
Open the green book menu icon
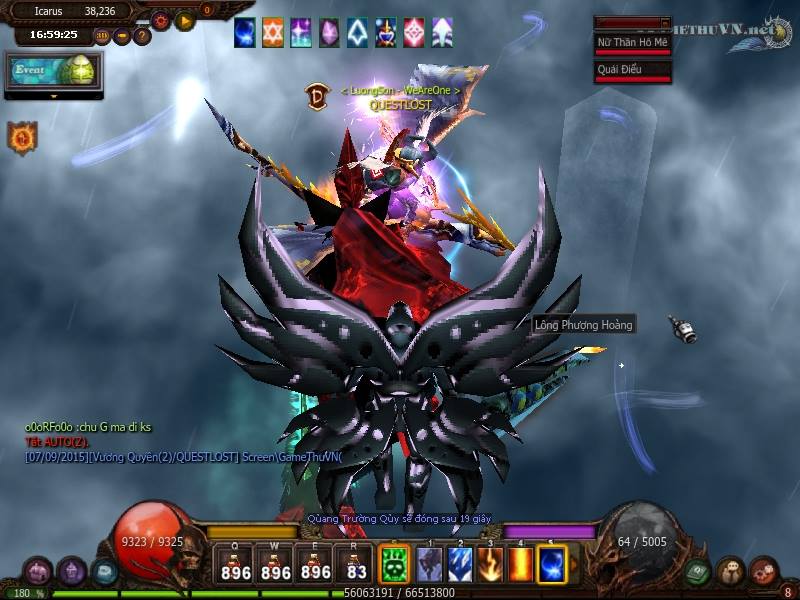(698, 572)
